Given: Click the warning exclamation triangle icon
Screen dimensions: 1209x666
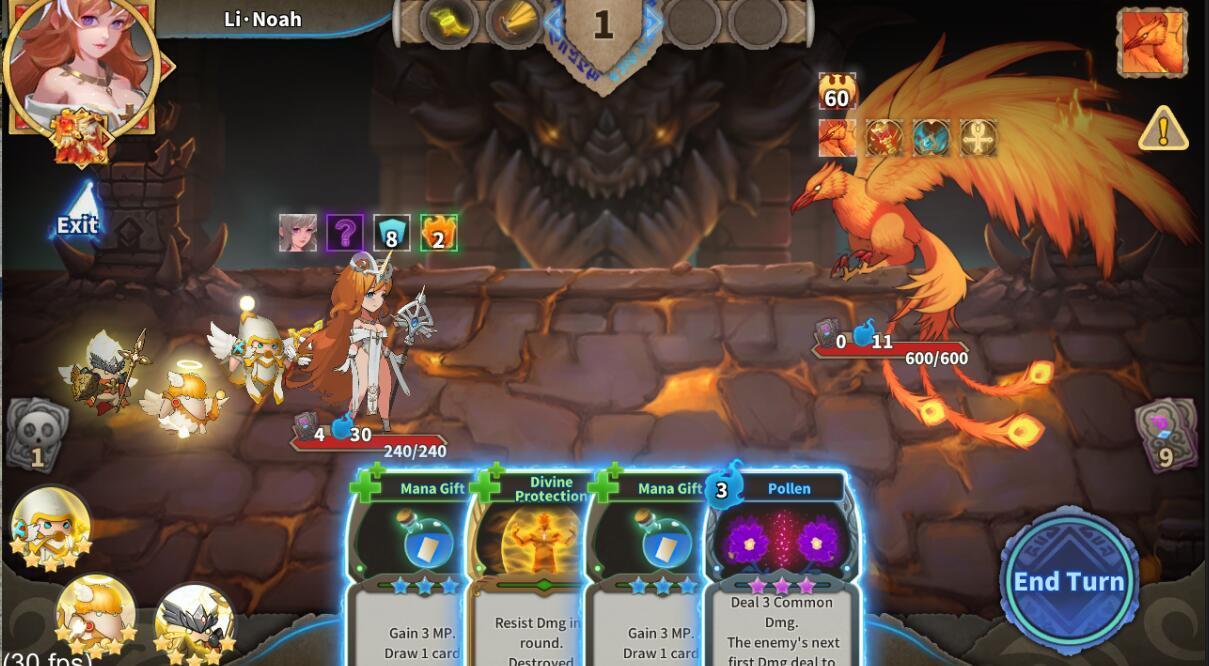Looking at the screenshot, I should [1163, 130].
